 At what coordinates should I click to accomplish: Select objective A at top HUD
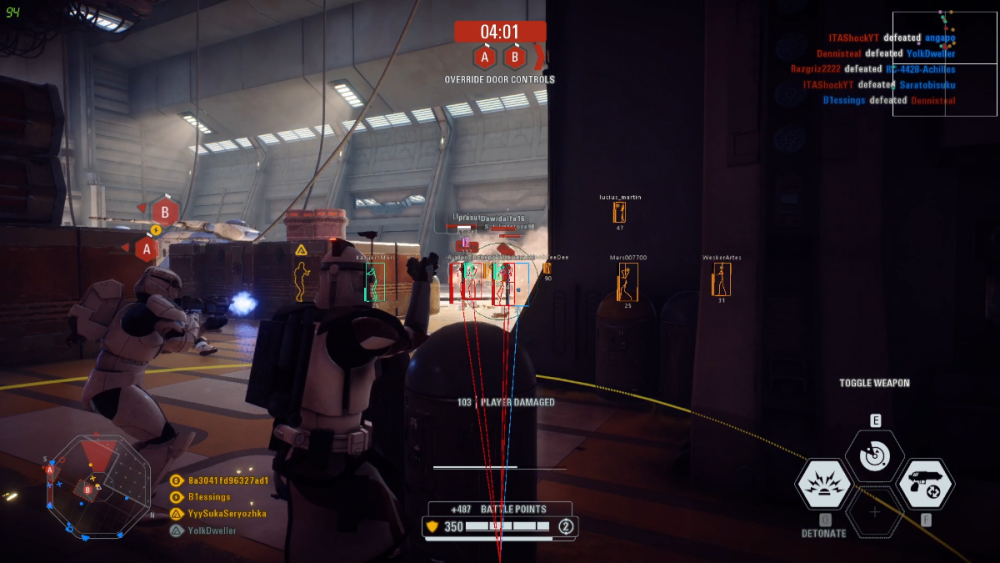click(x=486, y=57)
